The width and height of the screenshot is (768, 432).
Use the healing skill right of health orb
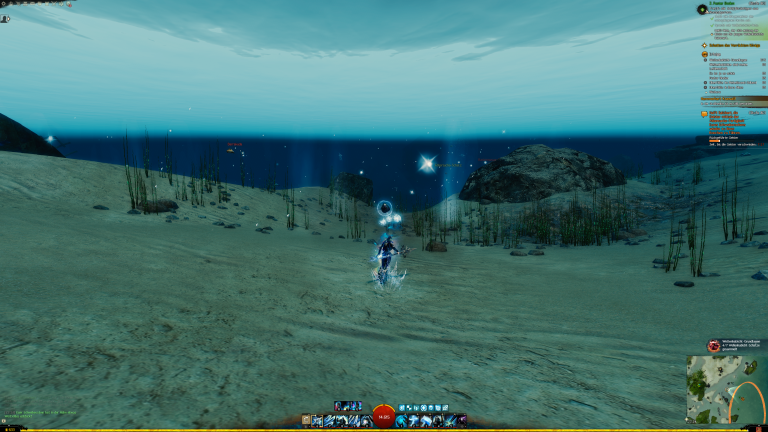(401, 421)
